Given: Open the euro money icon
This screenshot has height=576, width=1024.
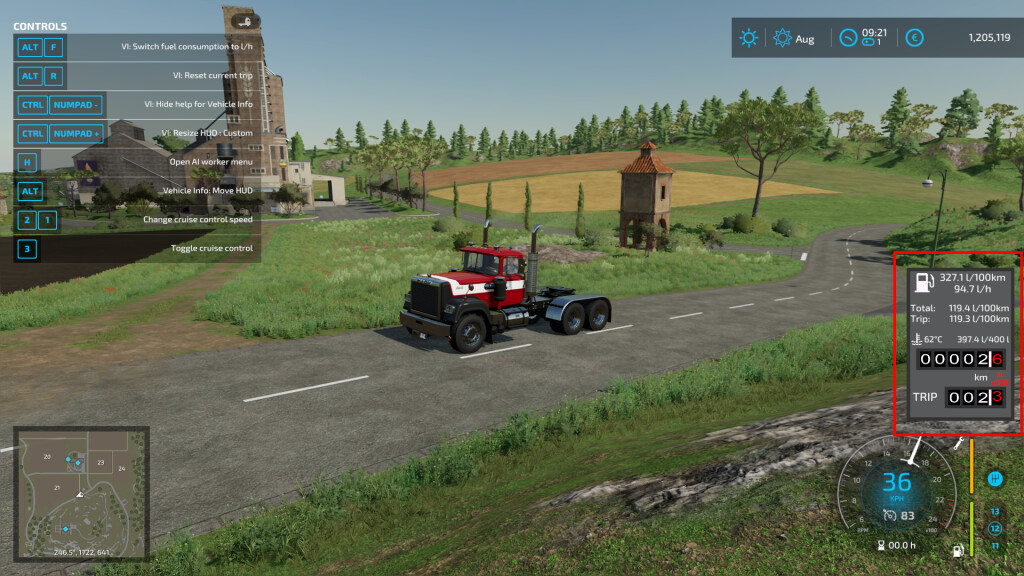Looking at the screenshot, I should coord(914,38).
